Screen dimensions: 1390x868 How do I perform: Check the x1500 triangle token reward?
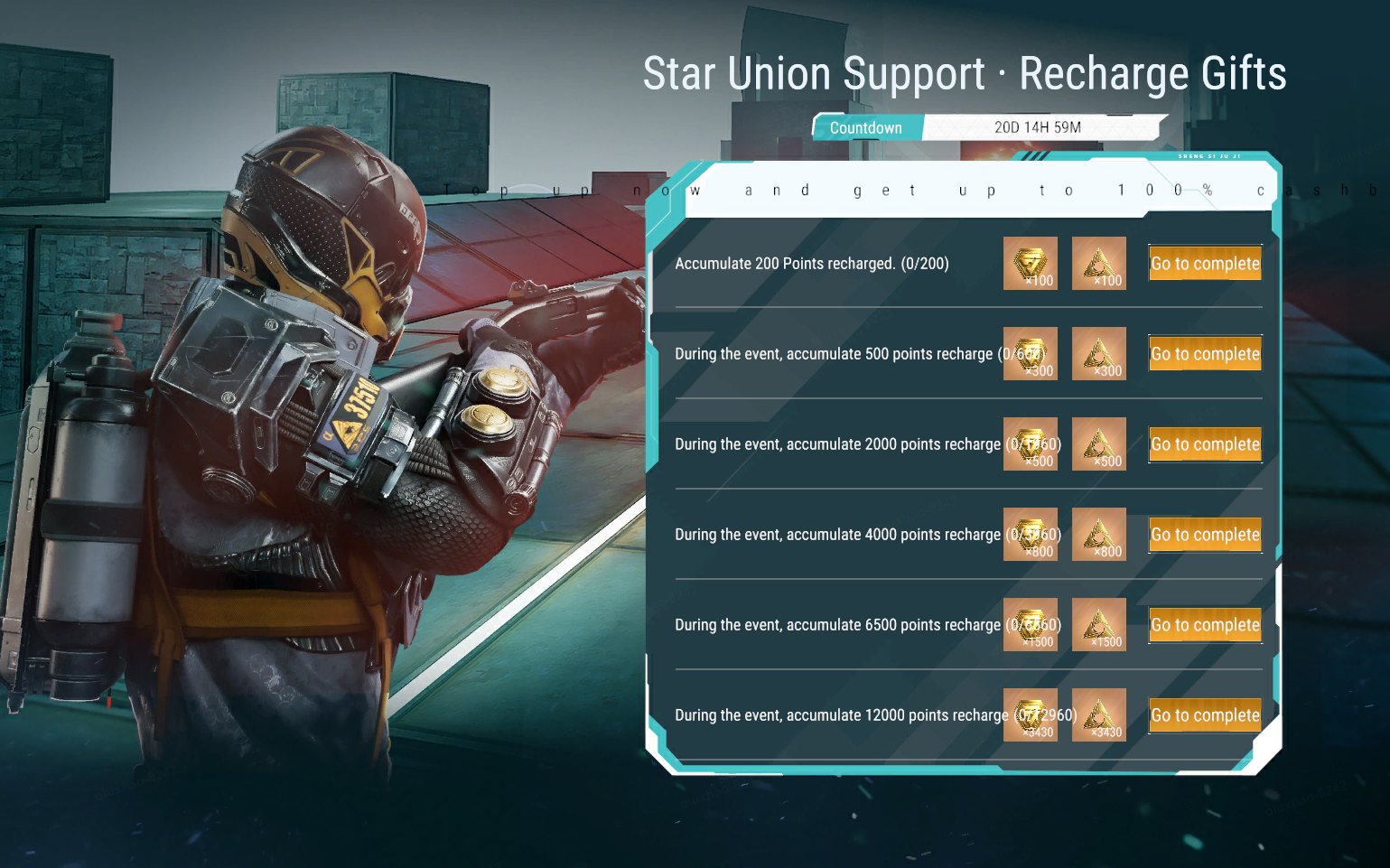(1099, 625)
